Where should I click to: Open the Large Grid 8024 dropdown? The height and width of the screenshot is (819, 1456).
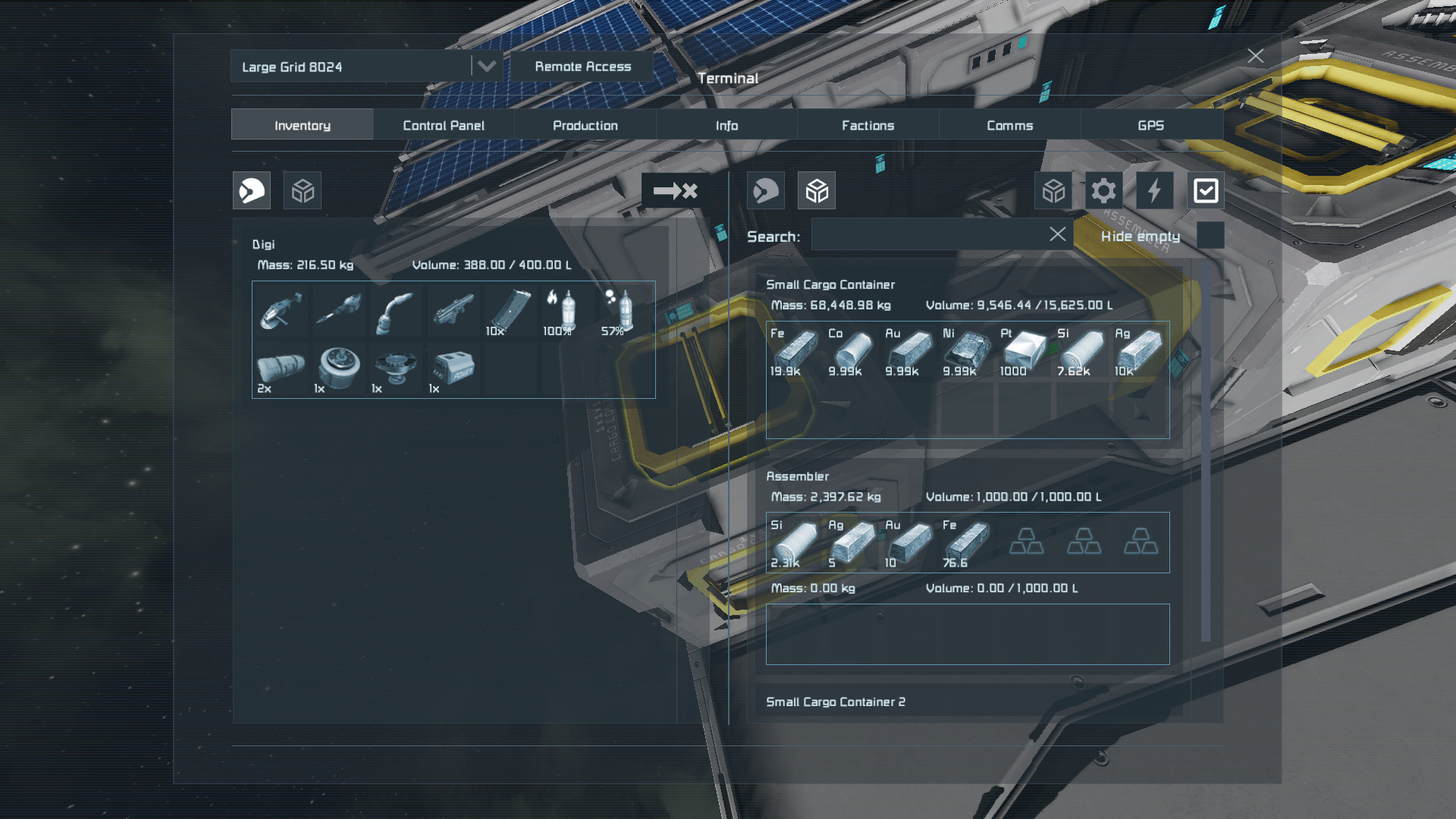pyautogui.click(x=486, y=67)
